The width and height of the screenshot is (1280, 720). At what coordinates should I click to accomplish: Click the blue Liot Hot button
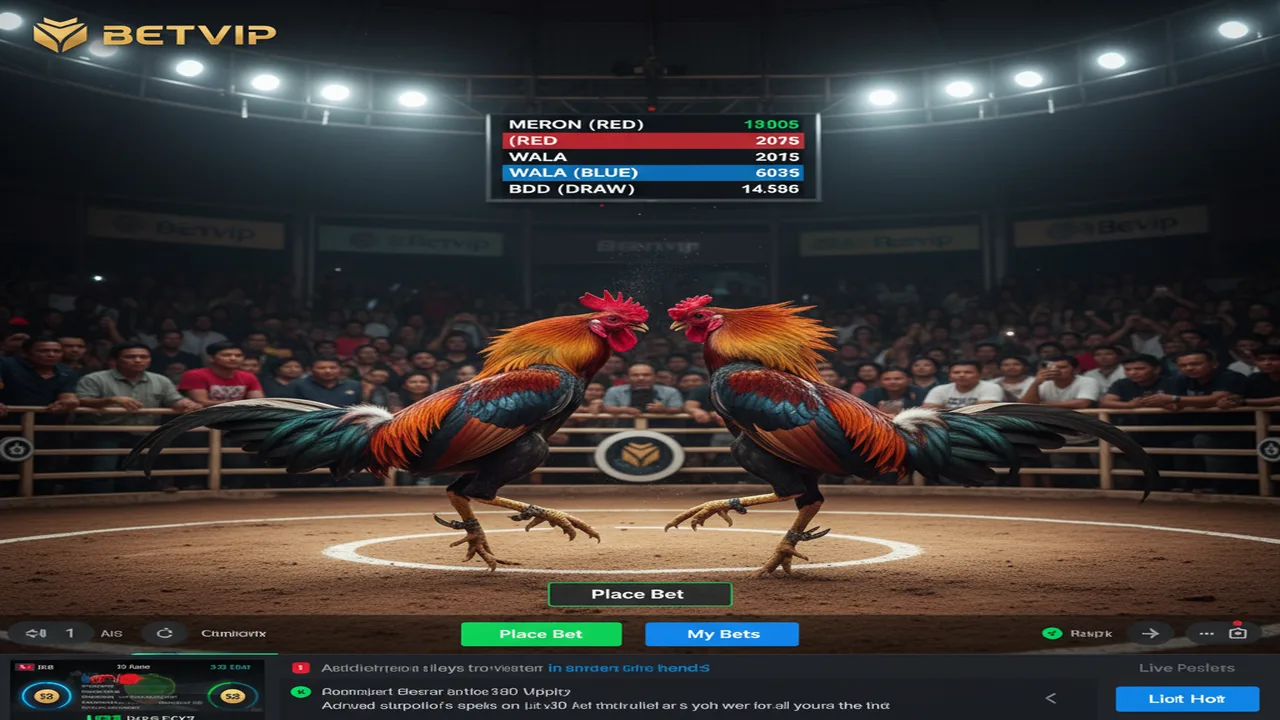pyautogui.click(x=1186, y=699)
